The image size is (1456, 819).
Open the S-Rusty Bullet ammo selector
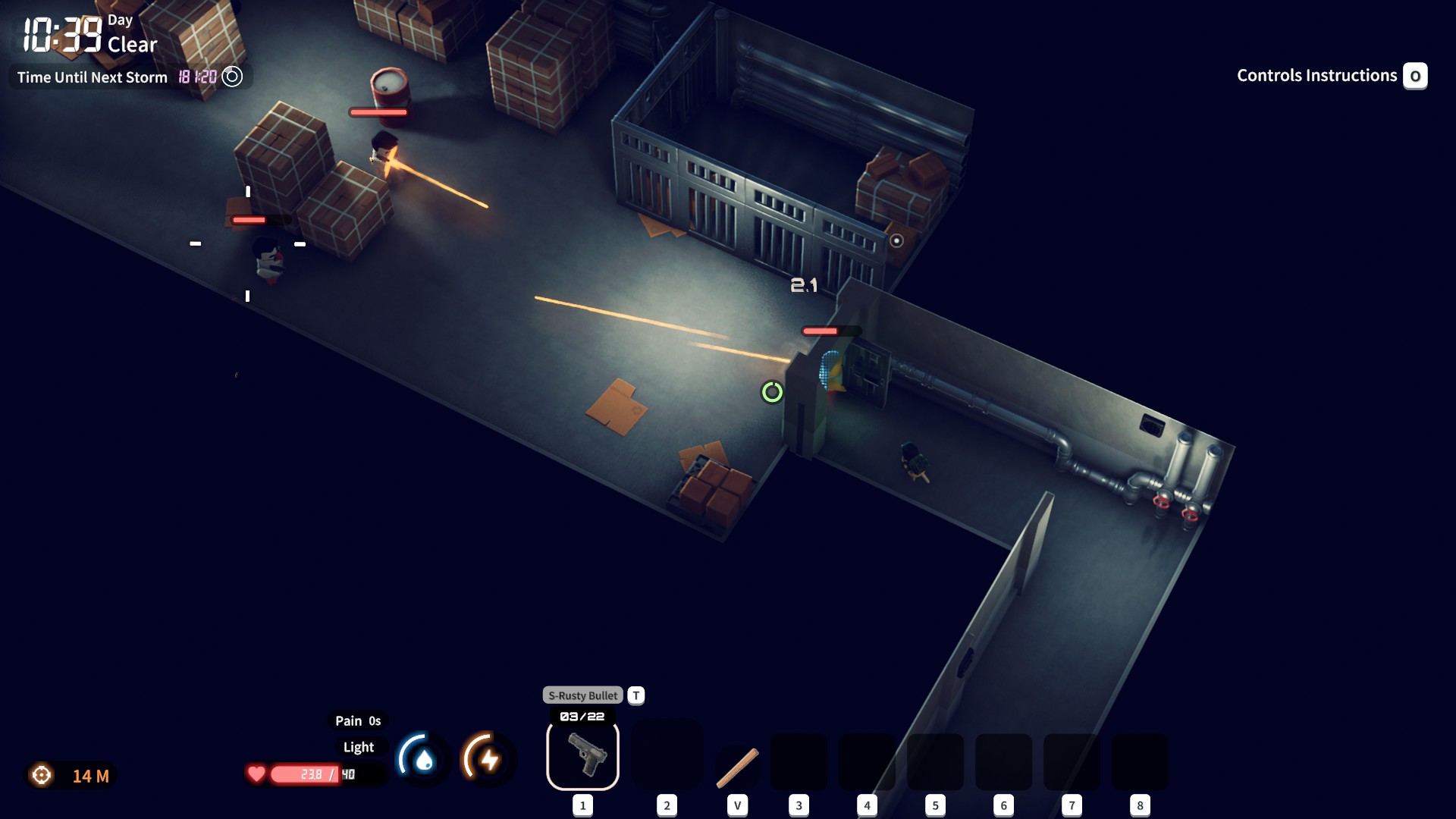pyautogui.click(x=582, y=695)
